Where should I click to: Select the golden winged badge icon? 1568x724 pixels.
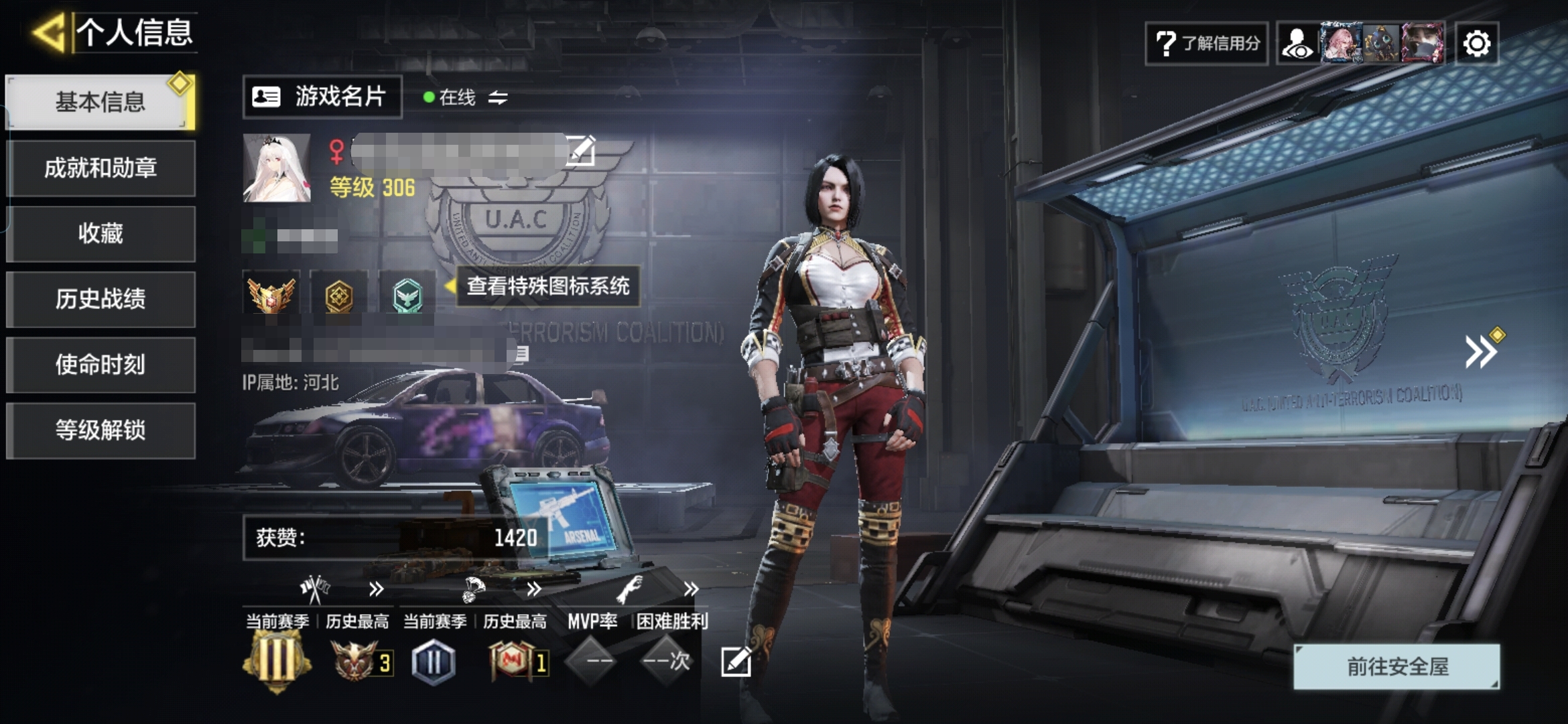coord(271,295)
